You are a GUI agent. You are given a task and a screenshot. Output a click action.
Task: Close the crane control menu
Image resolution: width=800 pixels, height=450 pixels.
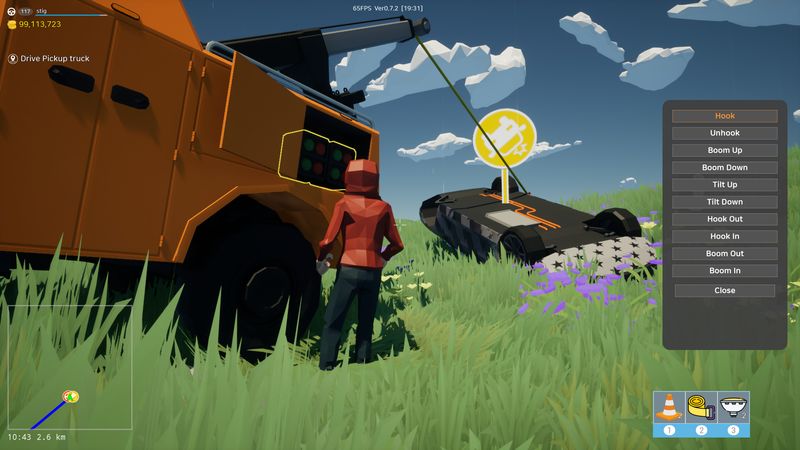pyautogui.click(x=724, y=291)
